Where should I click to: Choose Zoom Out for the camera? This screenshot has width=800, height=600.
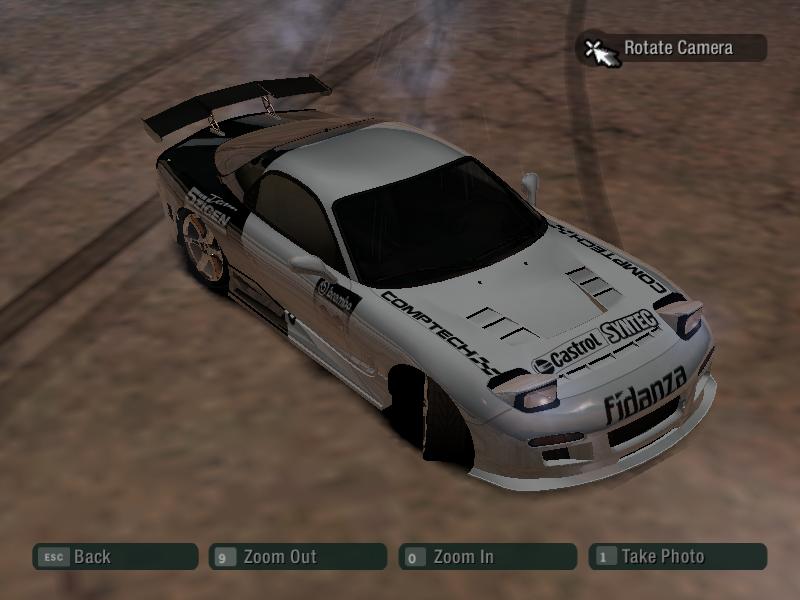click(297, 557)
